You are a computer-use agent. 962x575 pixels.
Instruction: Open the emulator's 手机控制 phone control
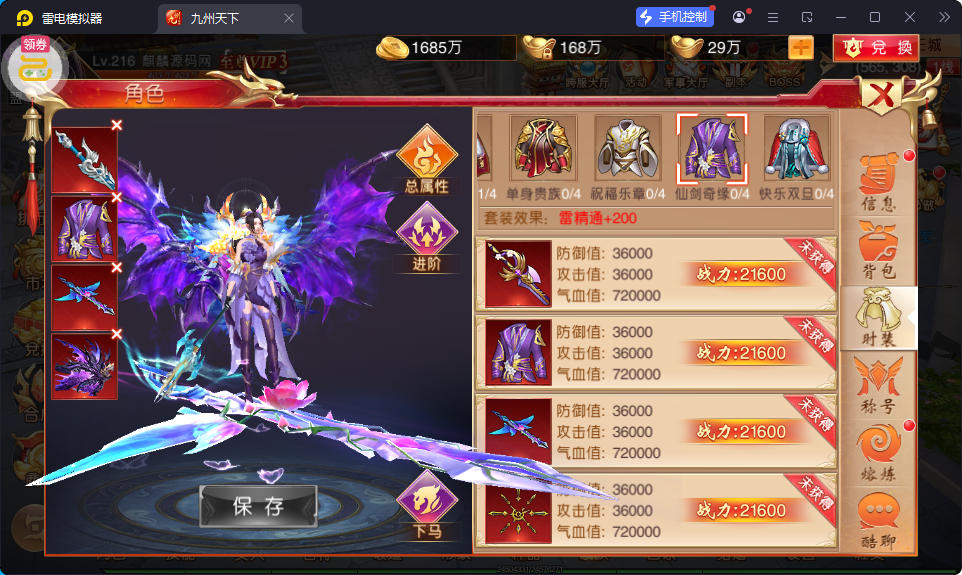click(x=675, y=17)
